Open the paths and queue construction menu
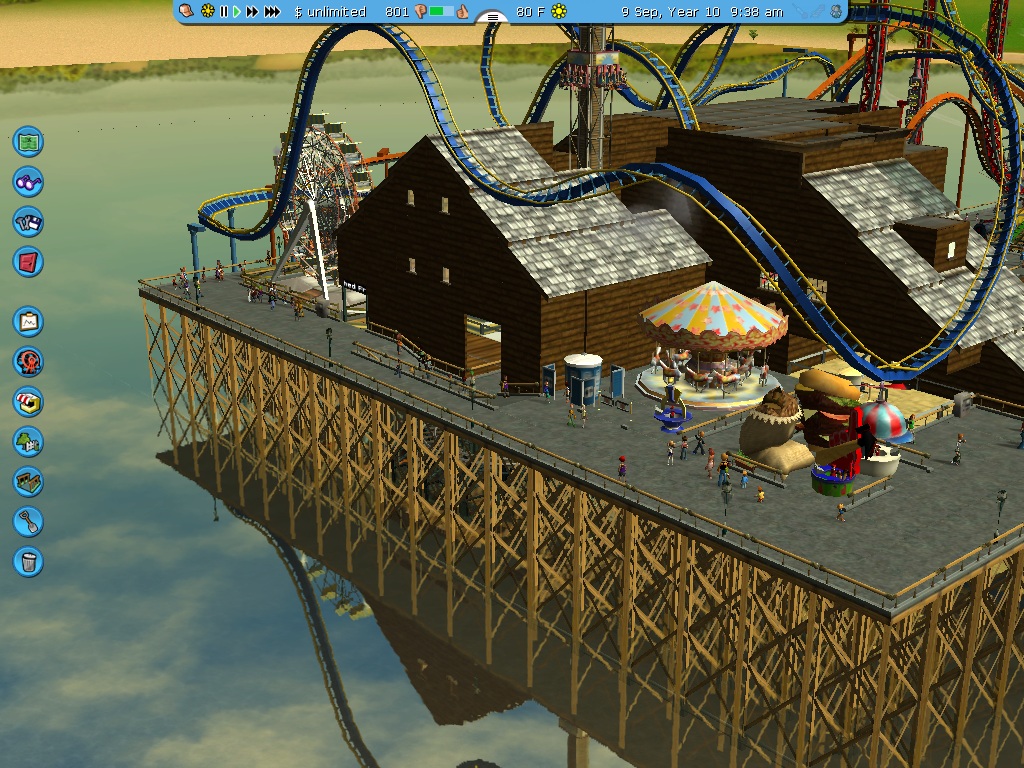 [x=29, y=481]
